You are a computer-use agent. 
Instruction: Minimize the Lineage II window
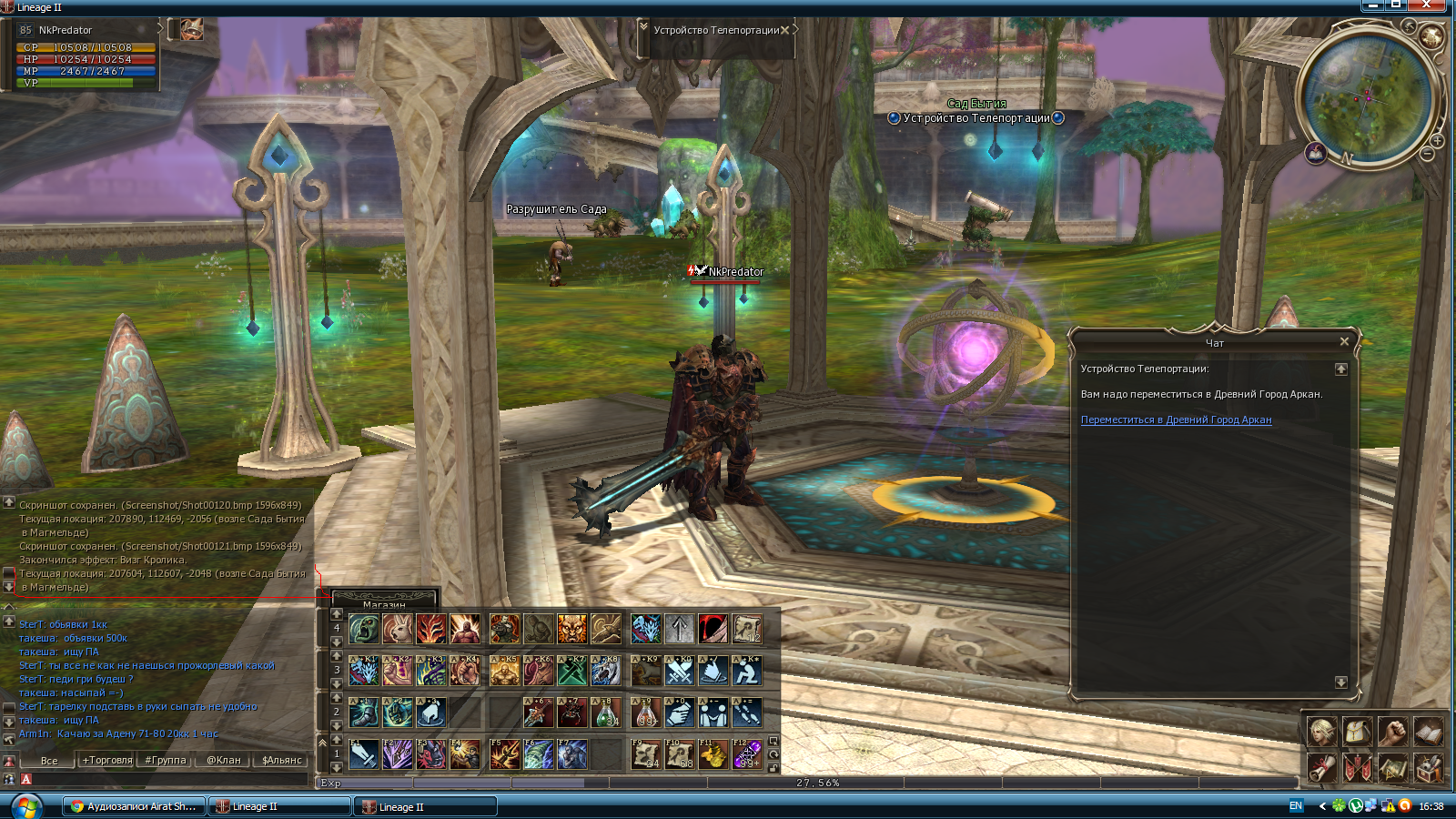coord(1372,5)
